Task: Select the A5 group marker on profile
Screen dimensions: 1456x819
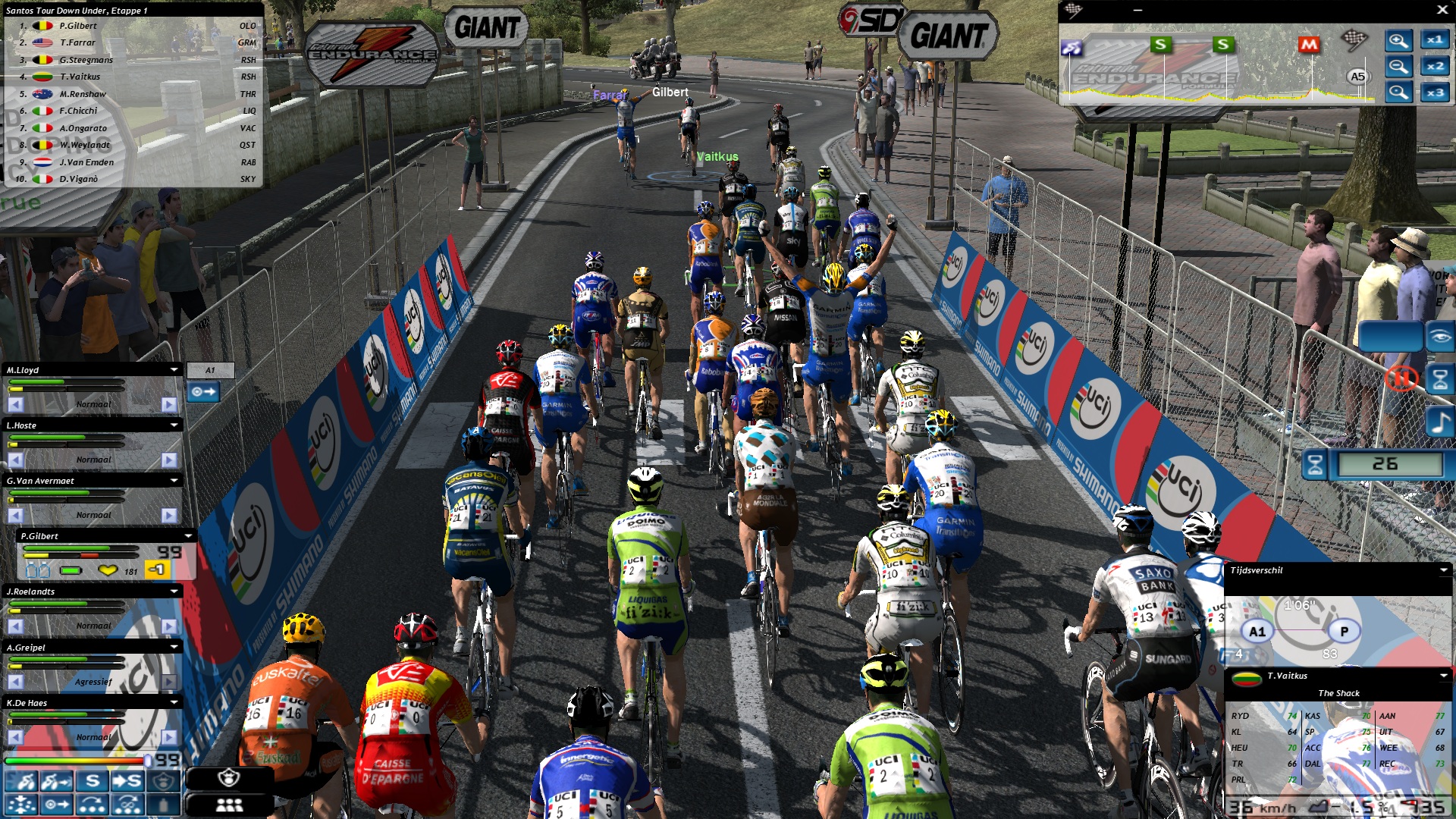Action: pos(1357,77)
